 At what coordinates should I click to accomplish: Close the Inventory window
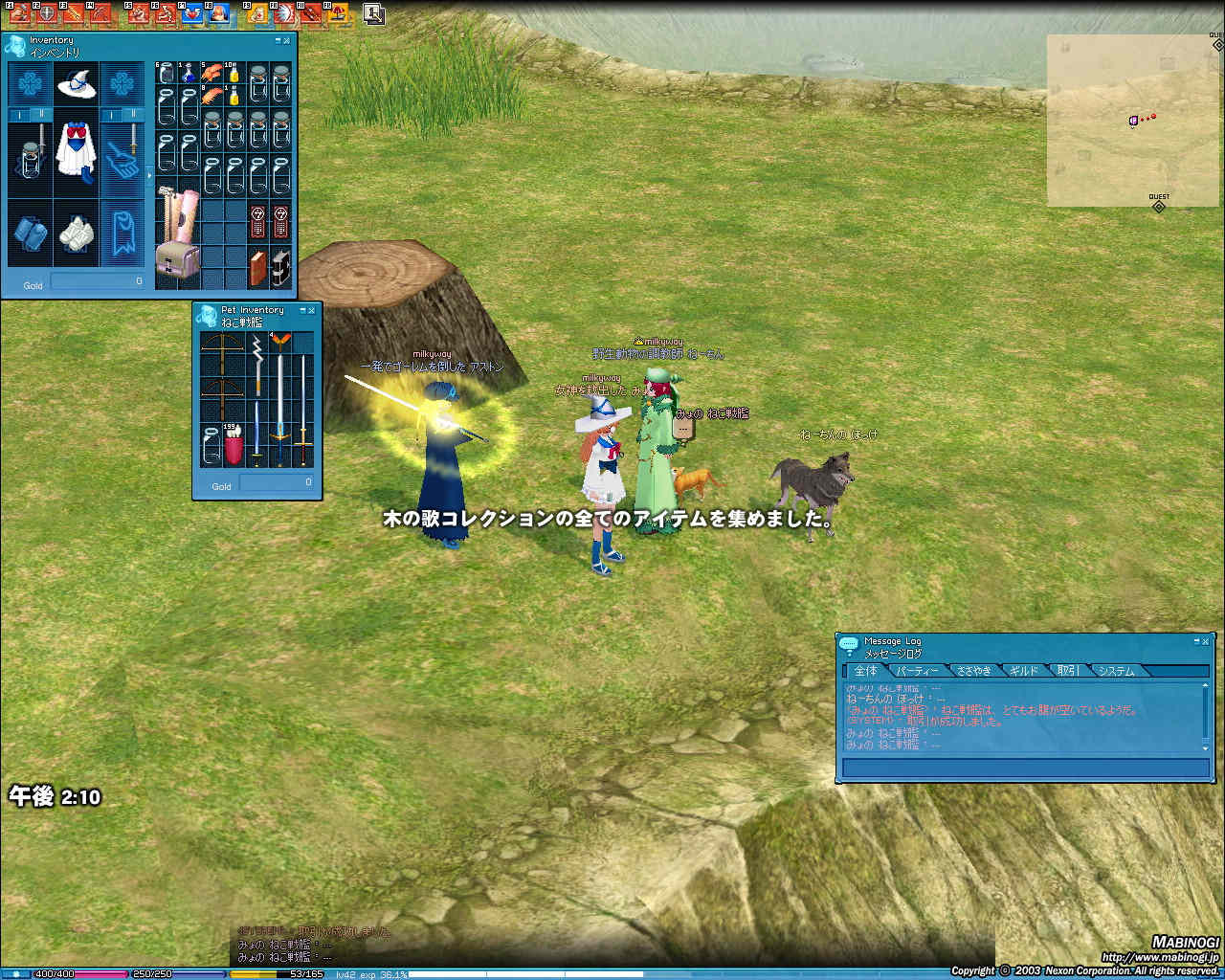[288, 40]
